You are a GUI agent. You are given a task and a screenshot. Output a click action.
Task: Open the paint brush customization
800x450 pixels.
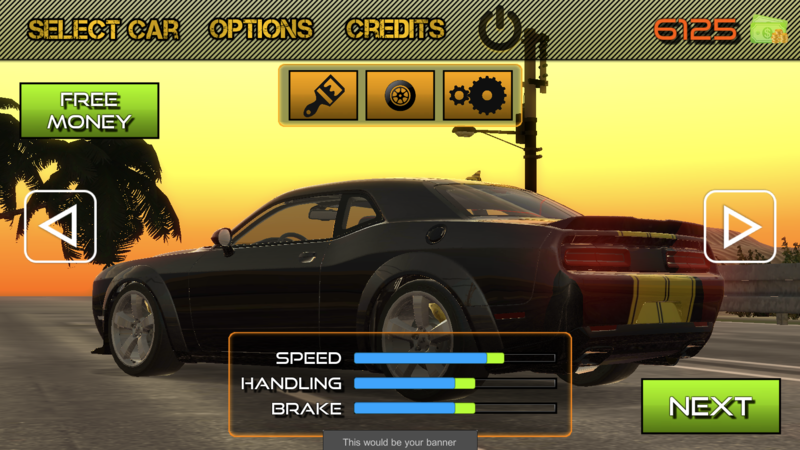point(323,96)
